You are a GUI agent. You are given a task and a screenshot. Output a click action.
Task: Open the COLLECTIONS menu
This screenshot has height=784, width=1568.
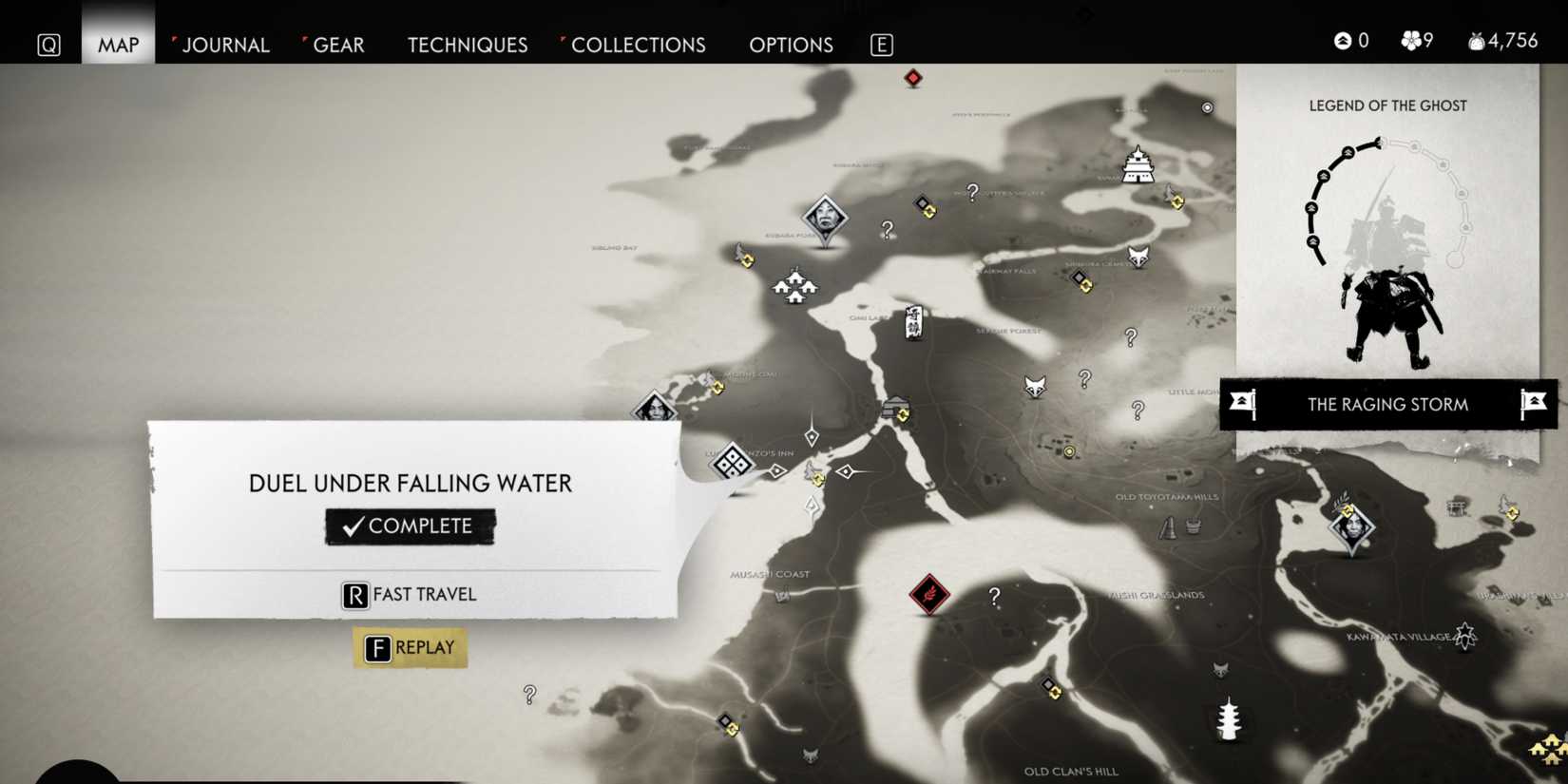coord(639,45)
